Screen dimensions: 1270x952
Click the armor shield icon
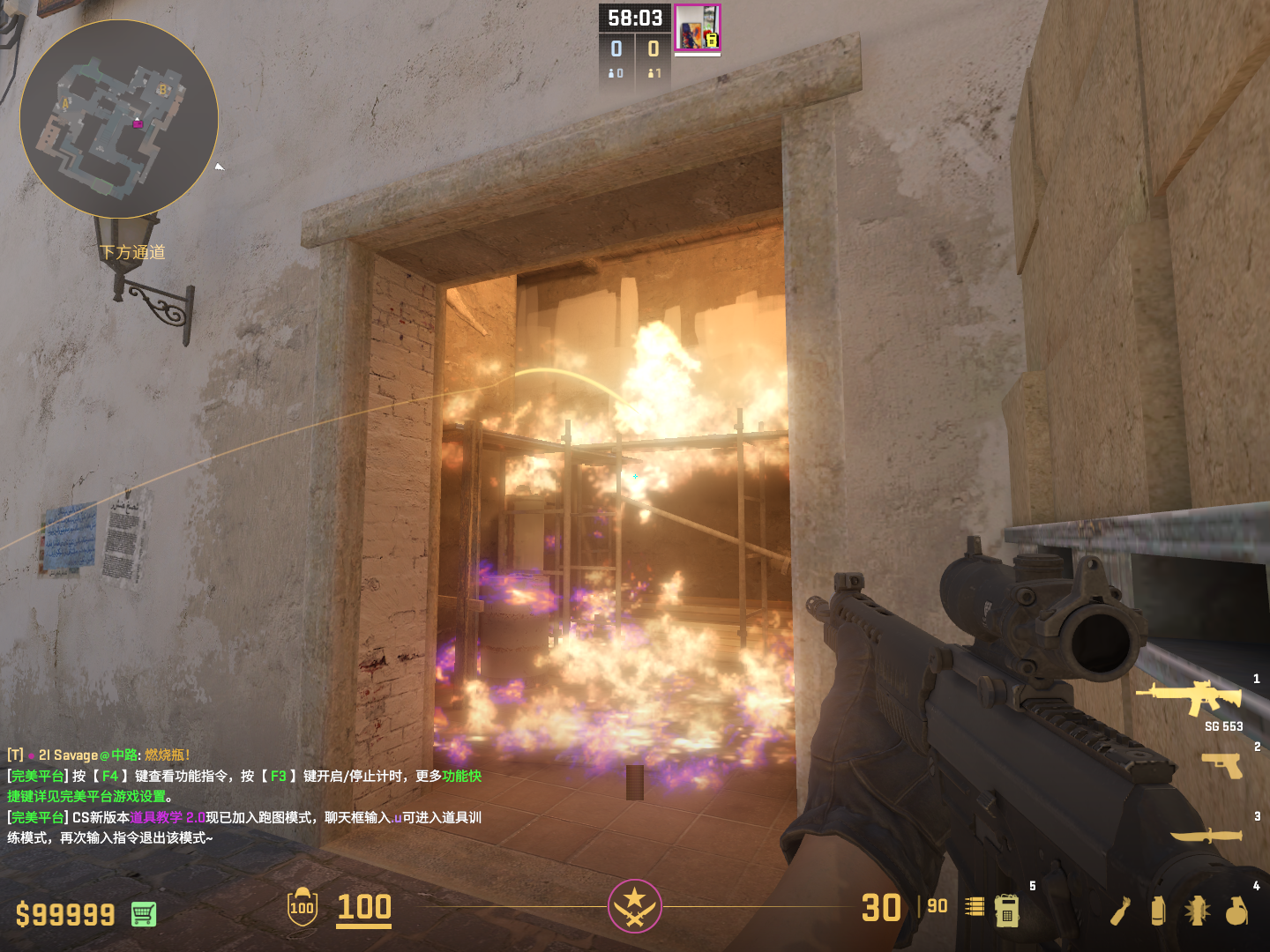pyautogui.click(x=303, y=907)
